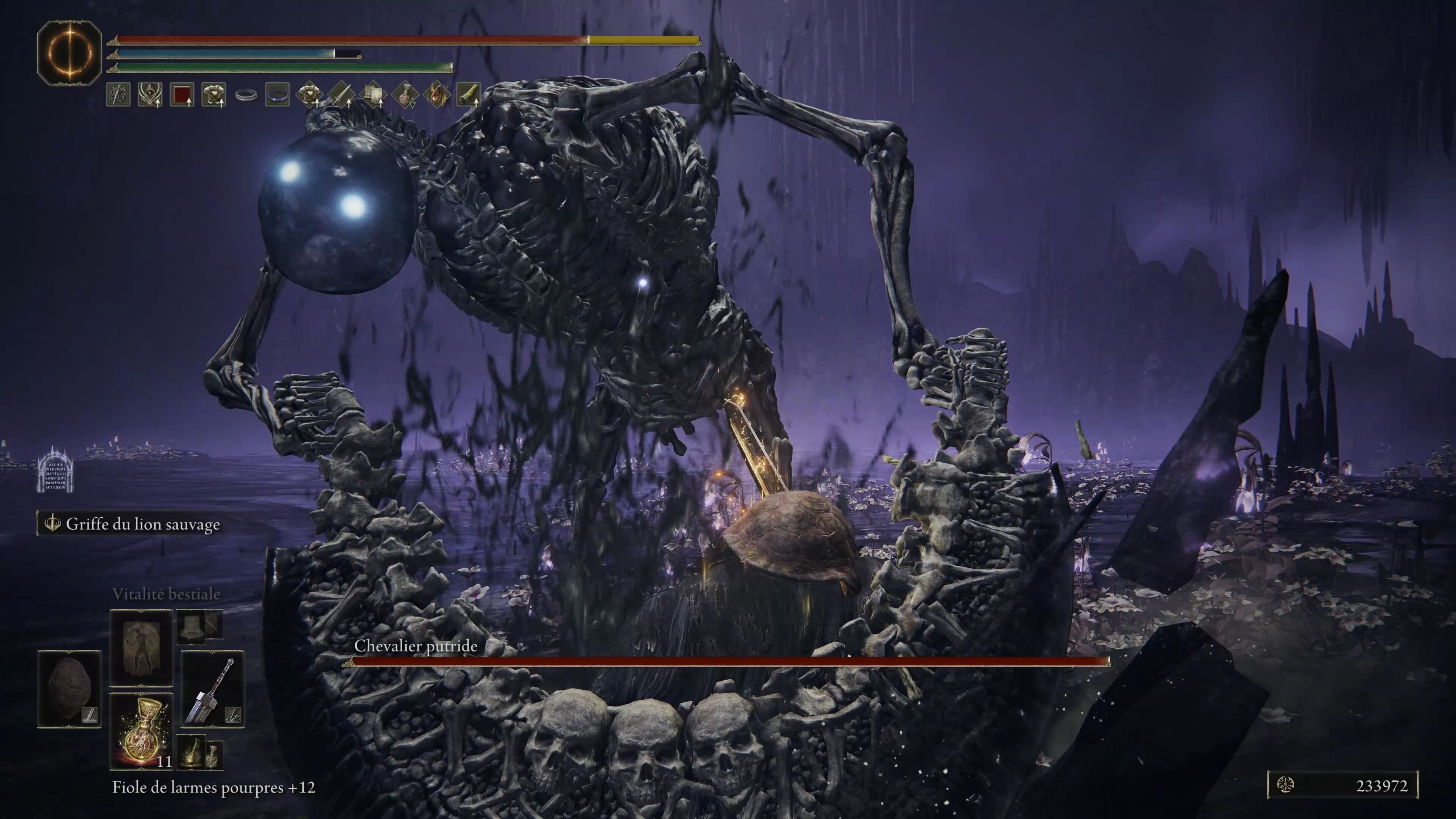Select the crimson tears flask slot
The image size is (1456, 819).
click(141, 731)
